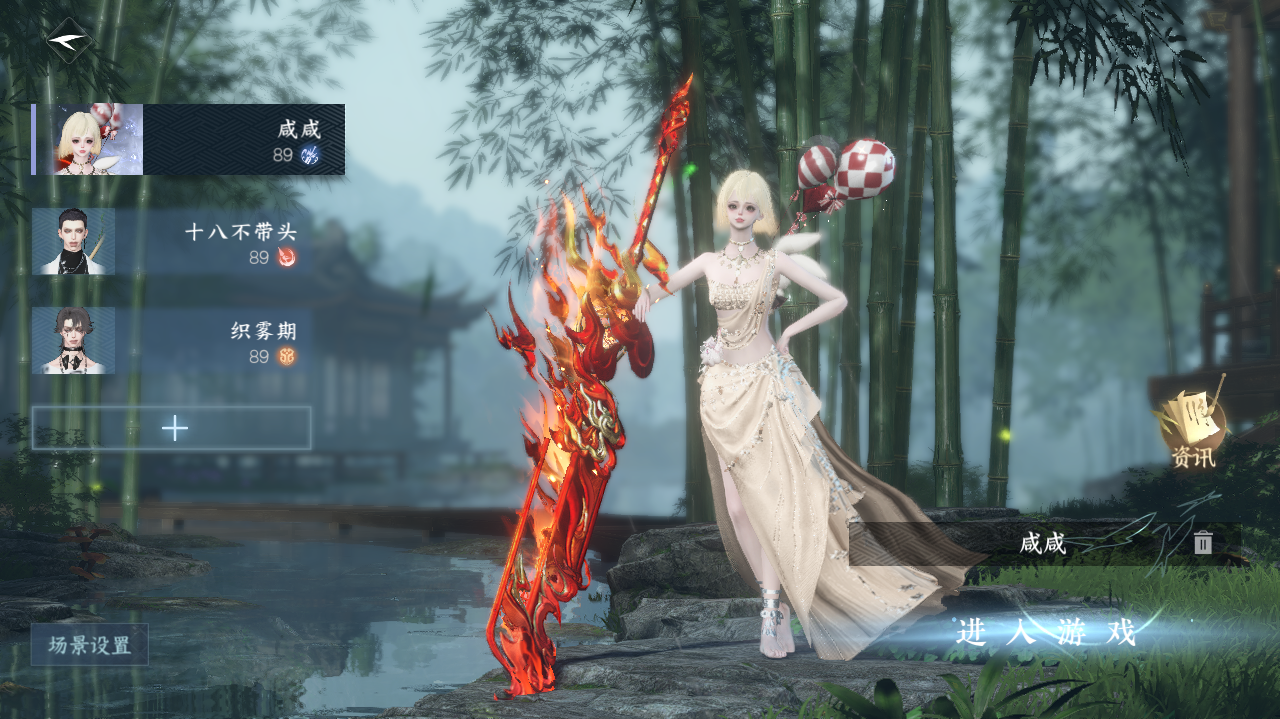Add a new character with the plus slot
The image size is (1280, 719).
click(x=172, y=428)
